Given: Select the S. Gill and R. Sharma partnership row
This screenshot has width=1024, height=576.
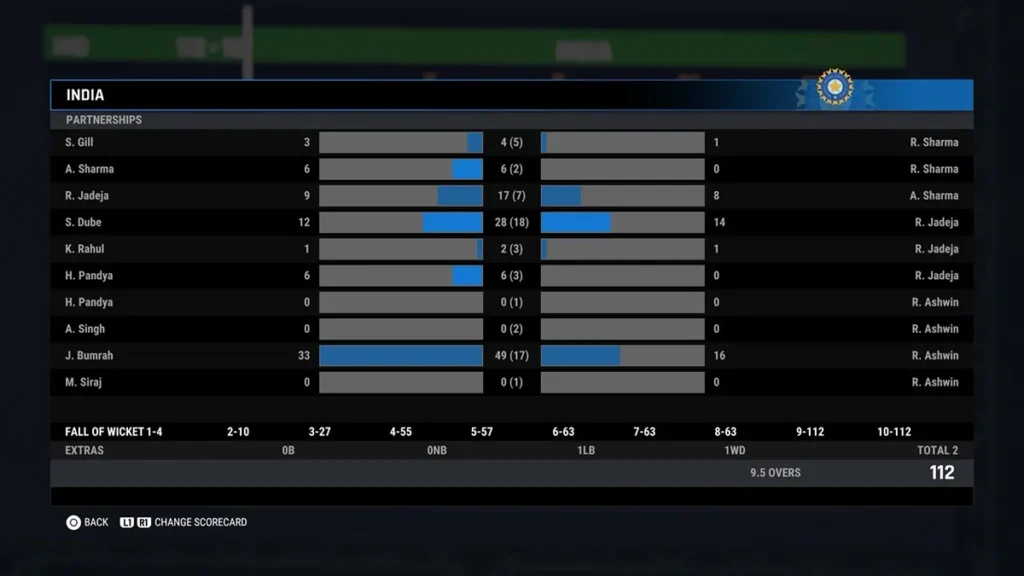Looking at the screenshot, I should tap(511, 143).
